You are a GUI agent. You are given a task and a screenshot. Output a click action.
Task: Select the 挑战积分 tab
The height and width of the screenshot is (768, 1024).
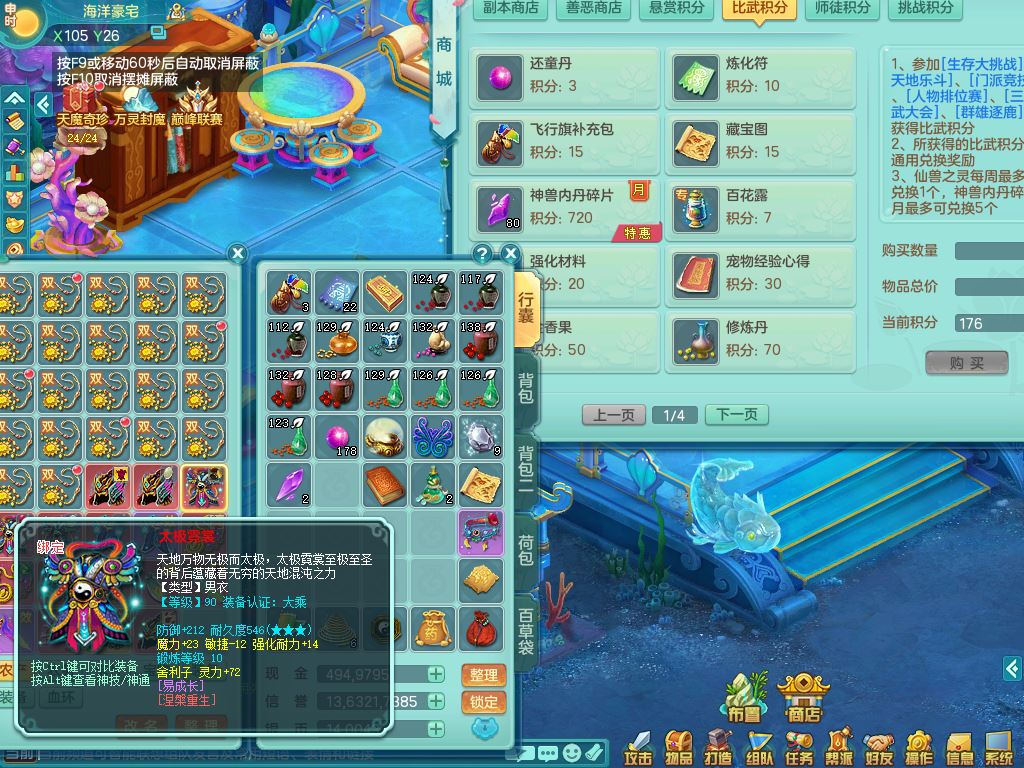tap(925, 8)
